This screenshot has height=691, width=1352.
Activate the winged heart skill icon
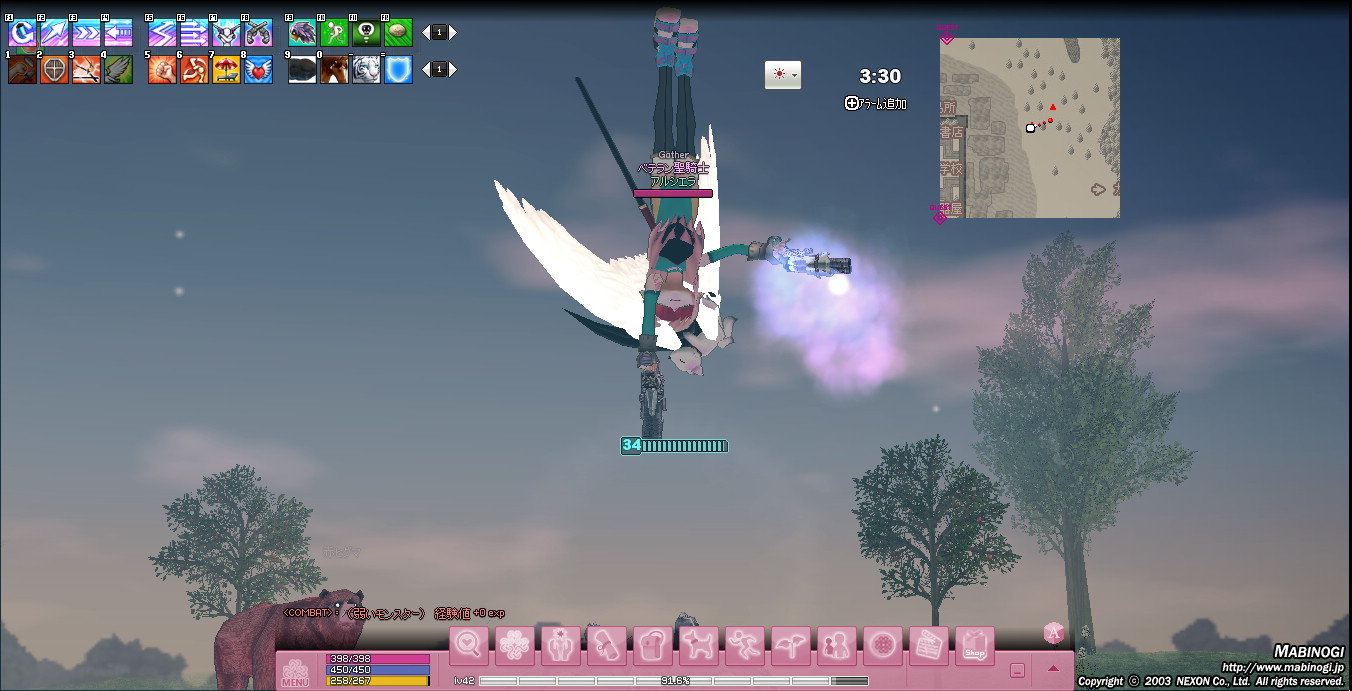[x=259, y=70]
